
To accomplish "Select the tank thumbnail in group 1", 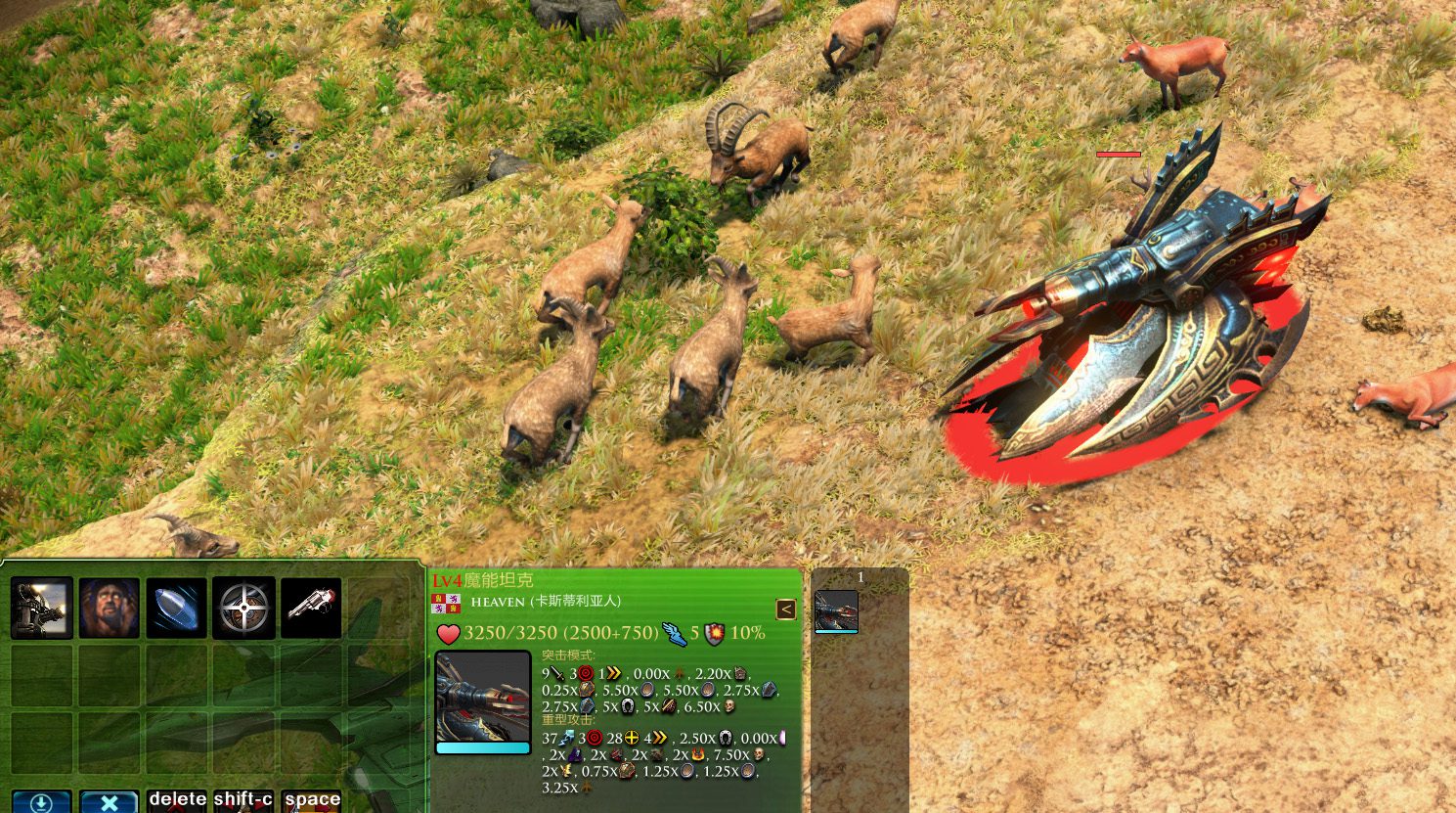I will point(836,611).
